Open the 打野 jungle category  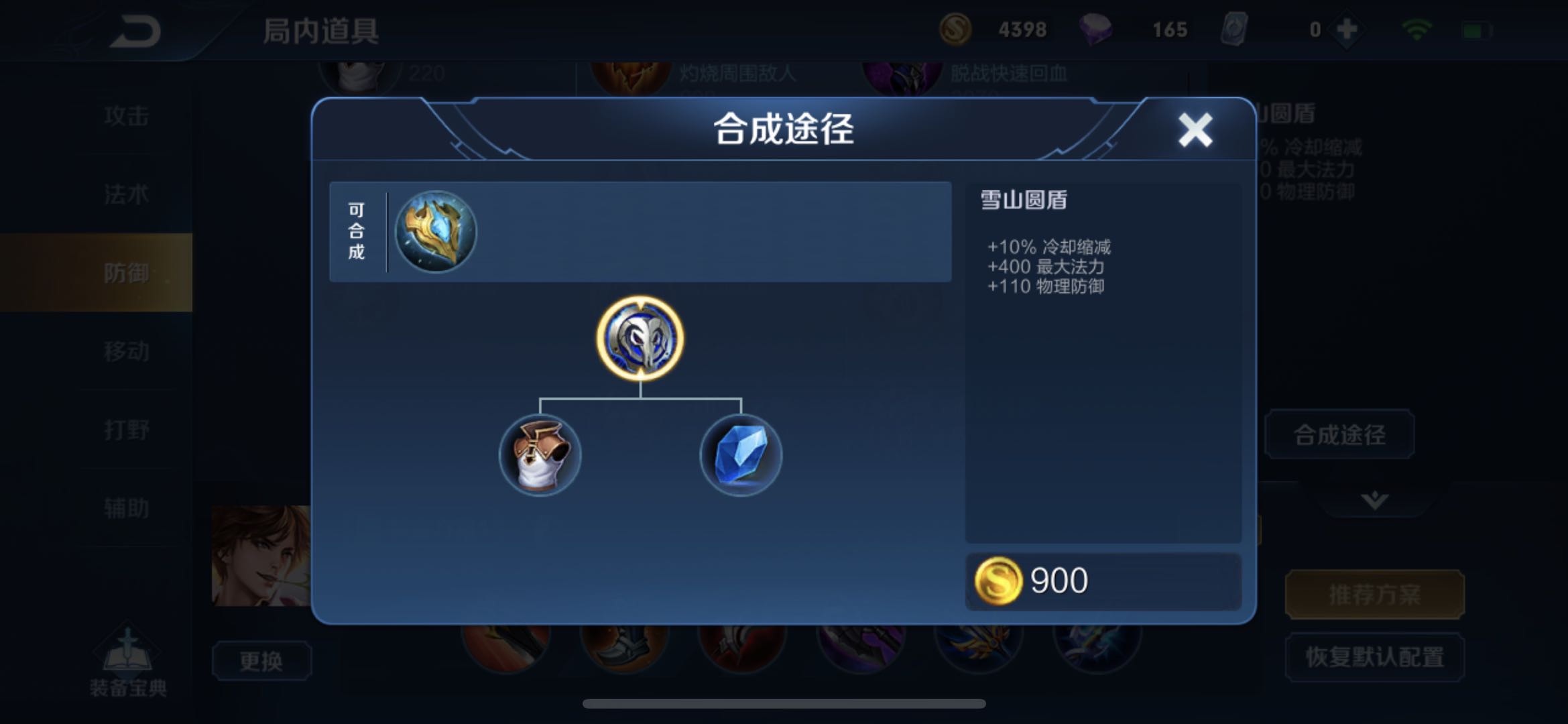coord(127,429)
